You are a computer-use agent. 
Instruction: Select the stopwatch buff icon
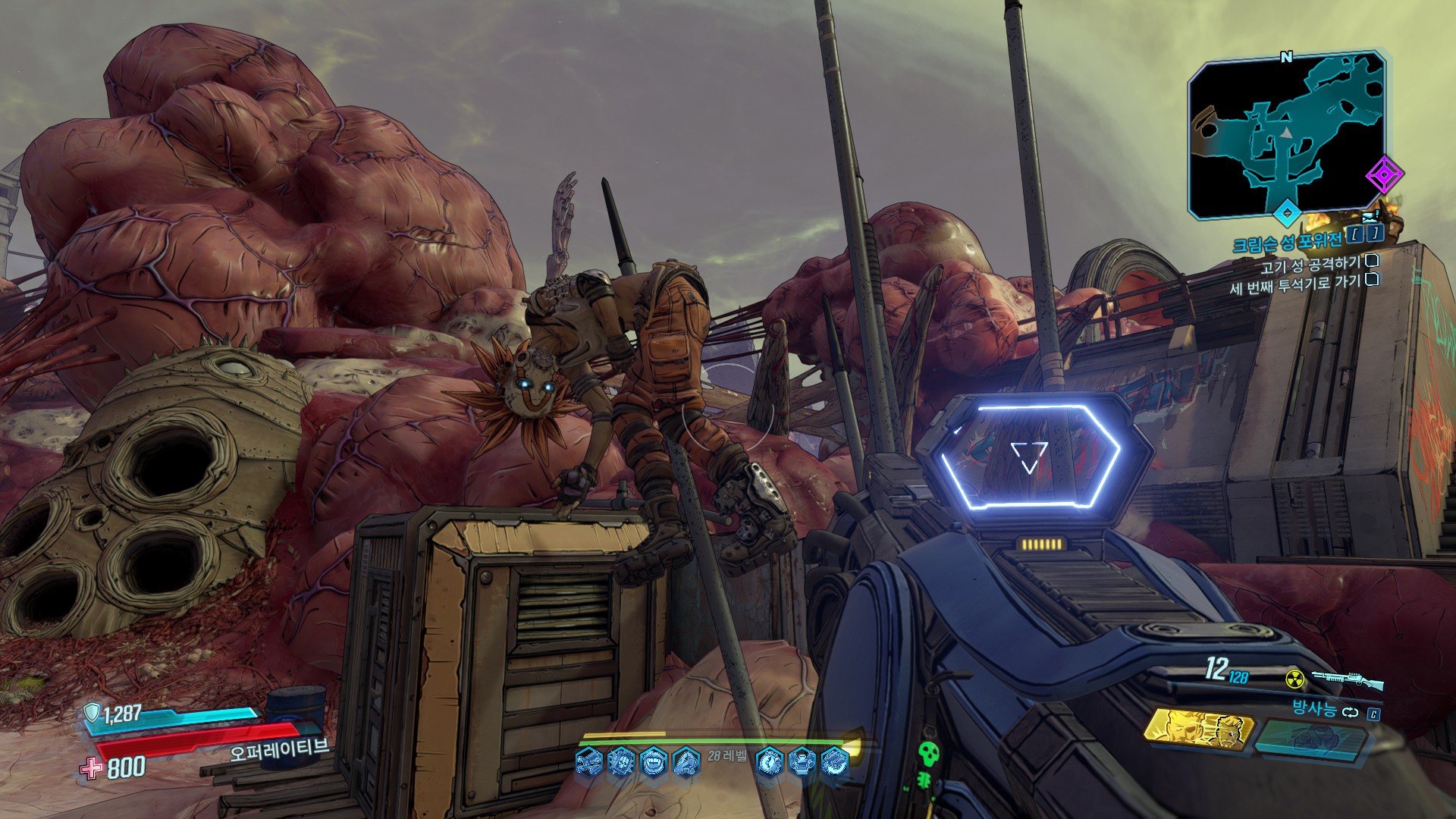(769, 760)
